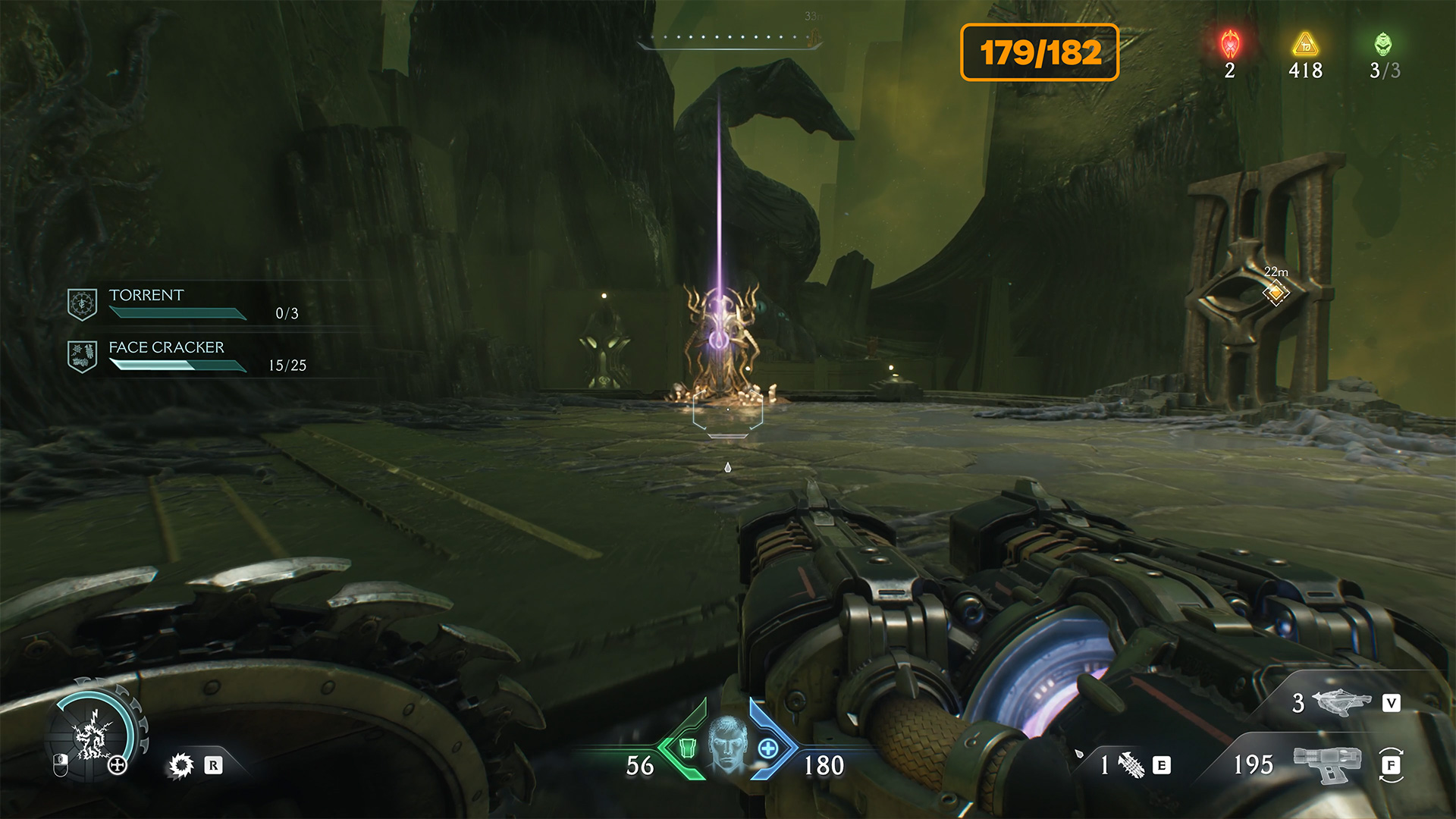
Task: Select the melee flail icon
Action: point(1131,765)
